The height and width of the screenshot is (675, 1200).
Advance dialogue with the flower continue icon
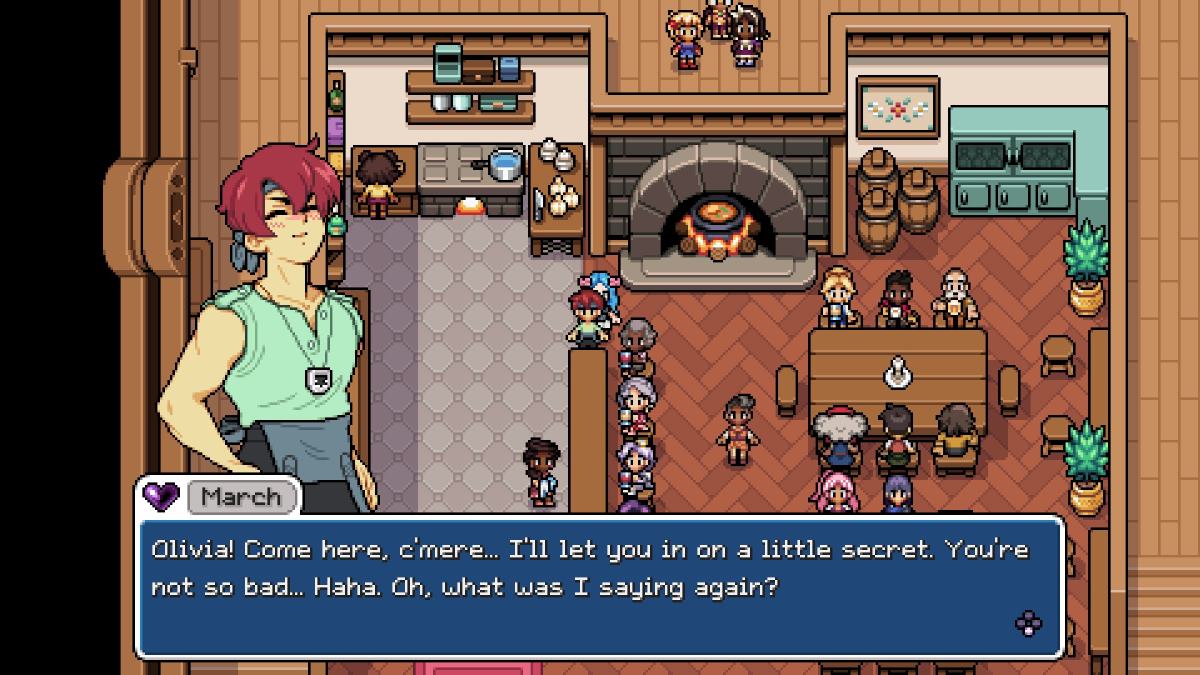tap(1028, 624)
